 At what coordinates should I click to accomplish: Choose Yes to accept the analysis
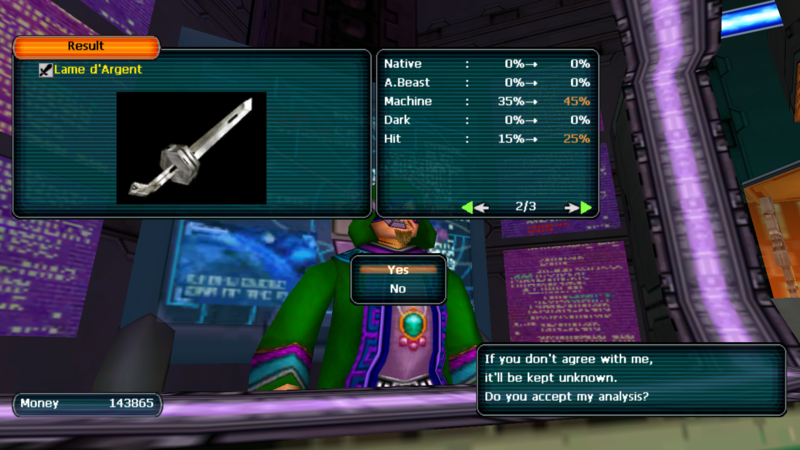coord(398,269)
